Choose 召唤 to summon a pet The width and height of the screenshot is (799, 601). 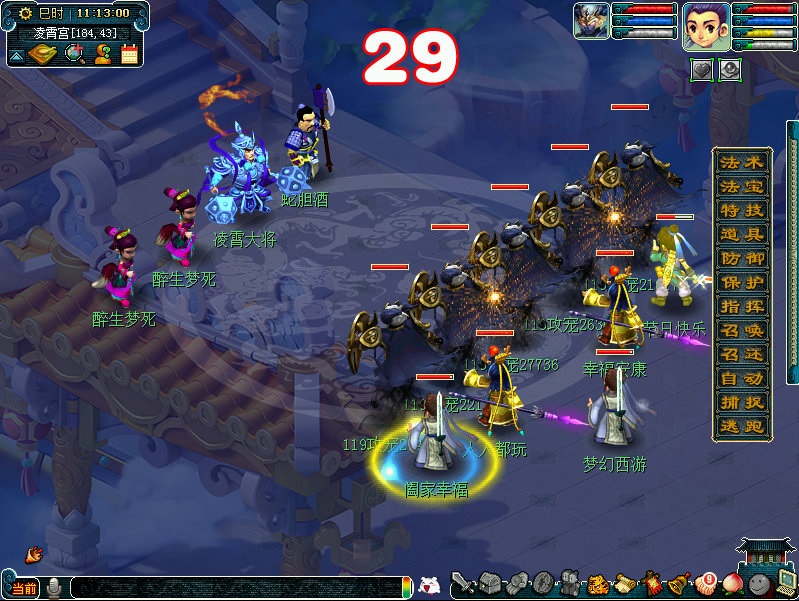742,330
